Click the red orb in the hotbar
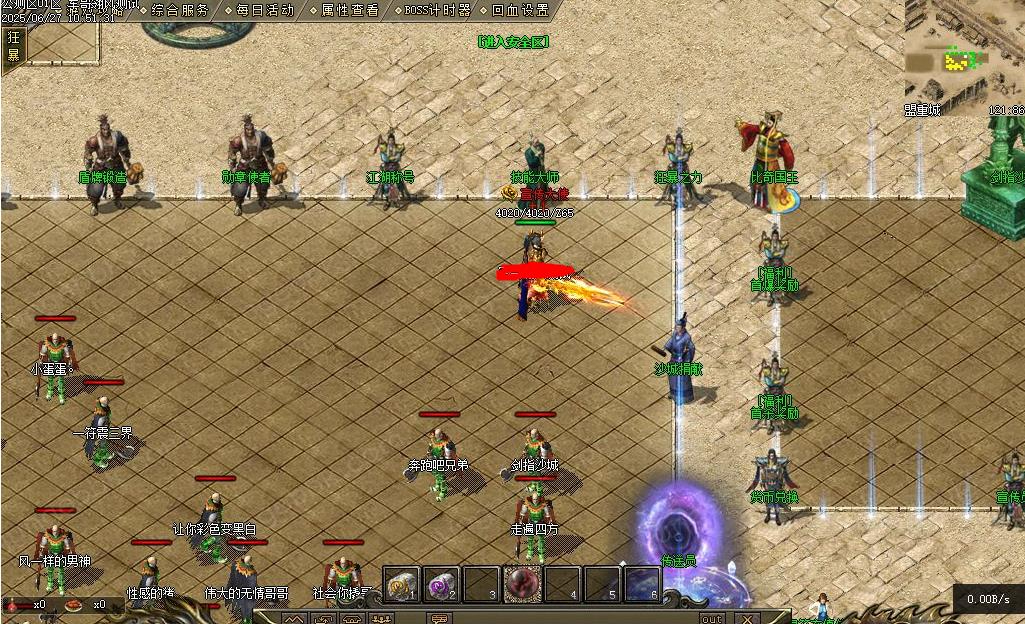Viewport: 1025px width, 624px height. (522, 583)
